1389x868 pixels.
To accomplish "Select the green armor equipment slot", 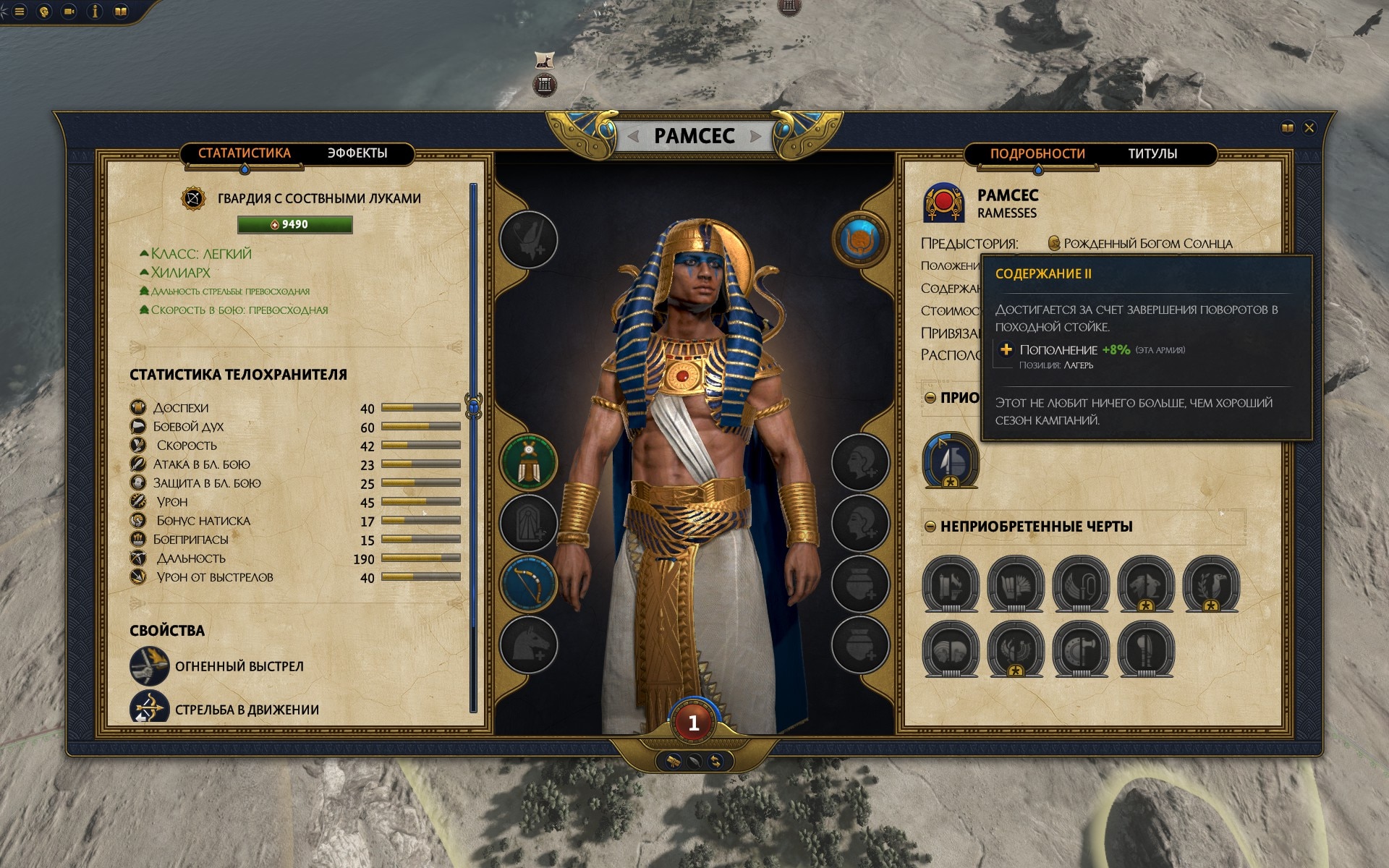I will pyautogui.click(x=528, y=461).
